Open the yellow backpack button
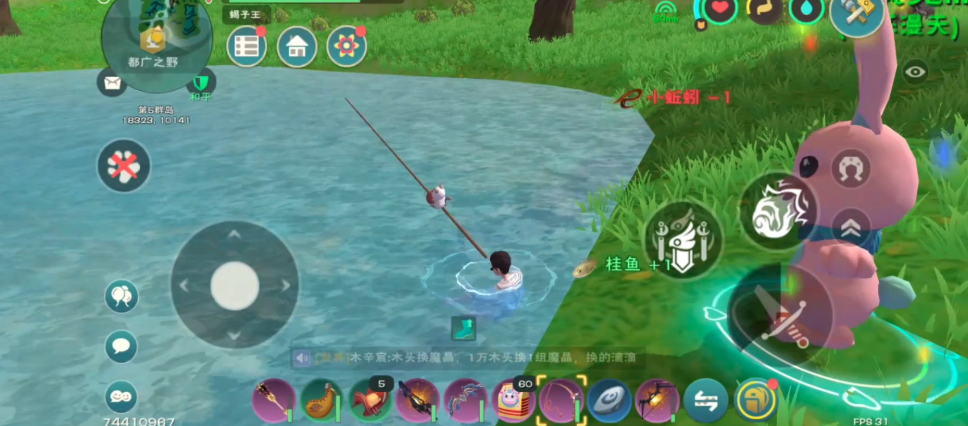This screenshot has width=968, height=426. click(x=755, y=400)
